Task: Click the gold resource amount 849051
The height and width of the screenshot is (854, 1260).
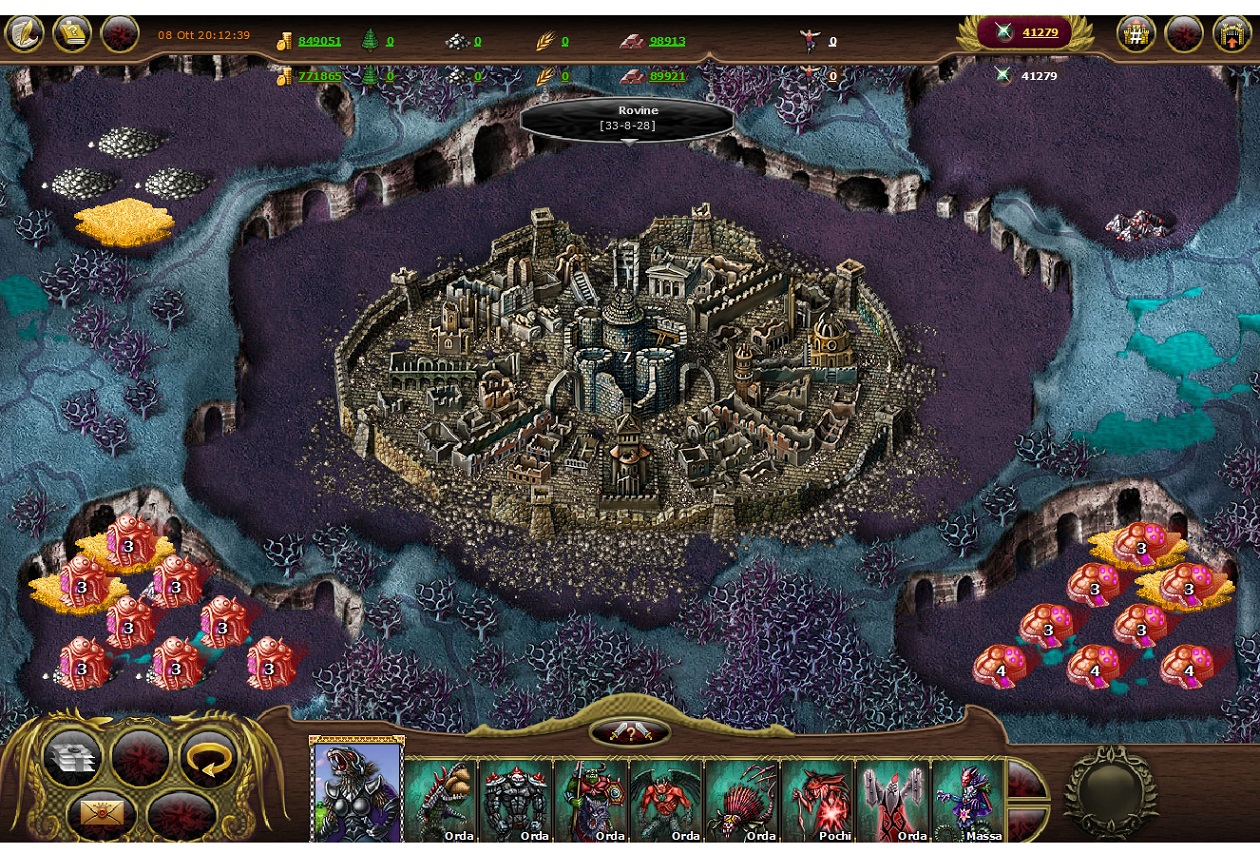Action: [x=319, y=41]
